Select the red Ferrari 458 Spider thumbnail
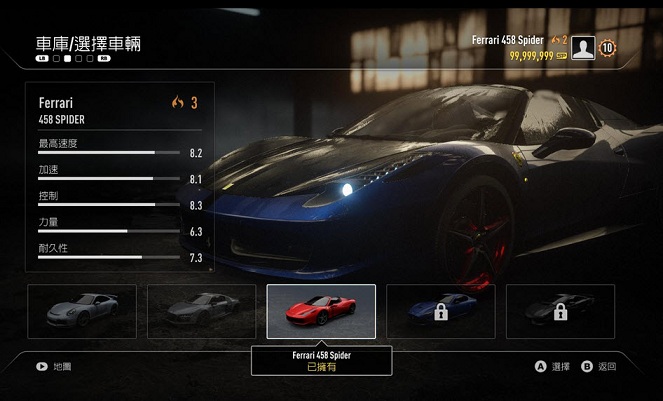This screenshot has width=663, height=401. [321, 311]
